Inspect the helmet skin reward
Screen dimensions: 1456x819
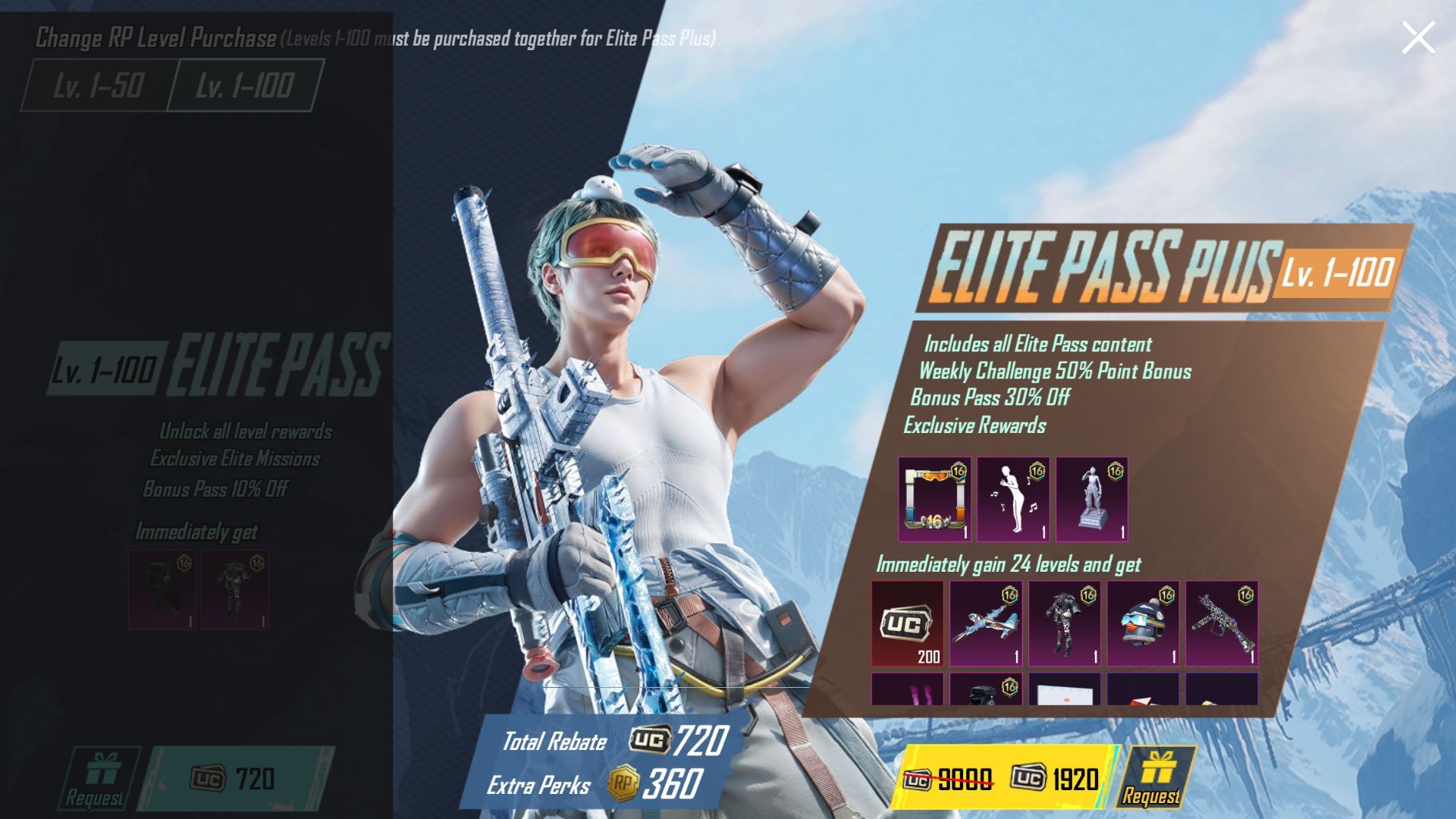[x=1143, y=623]
